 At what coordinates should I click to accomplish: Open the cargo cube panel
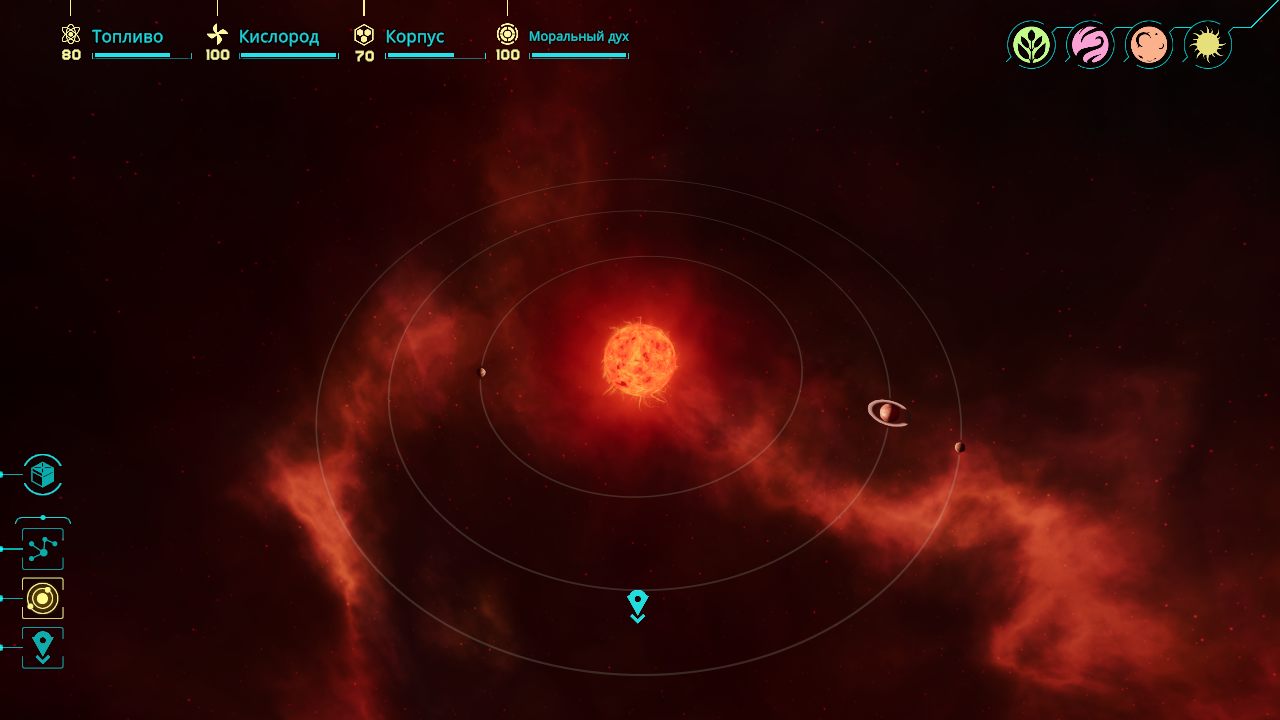pos(42,475)
